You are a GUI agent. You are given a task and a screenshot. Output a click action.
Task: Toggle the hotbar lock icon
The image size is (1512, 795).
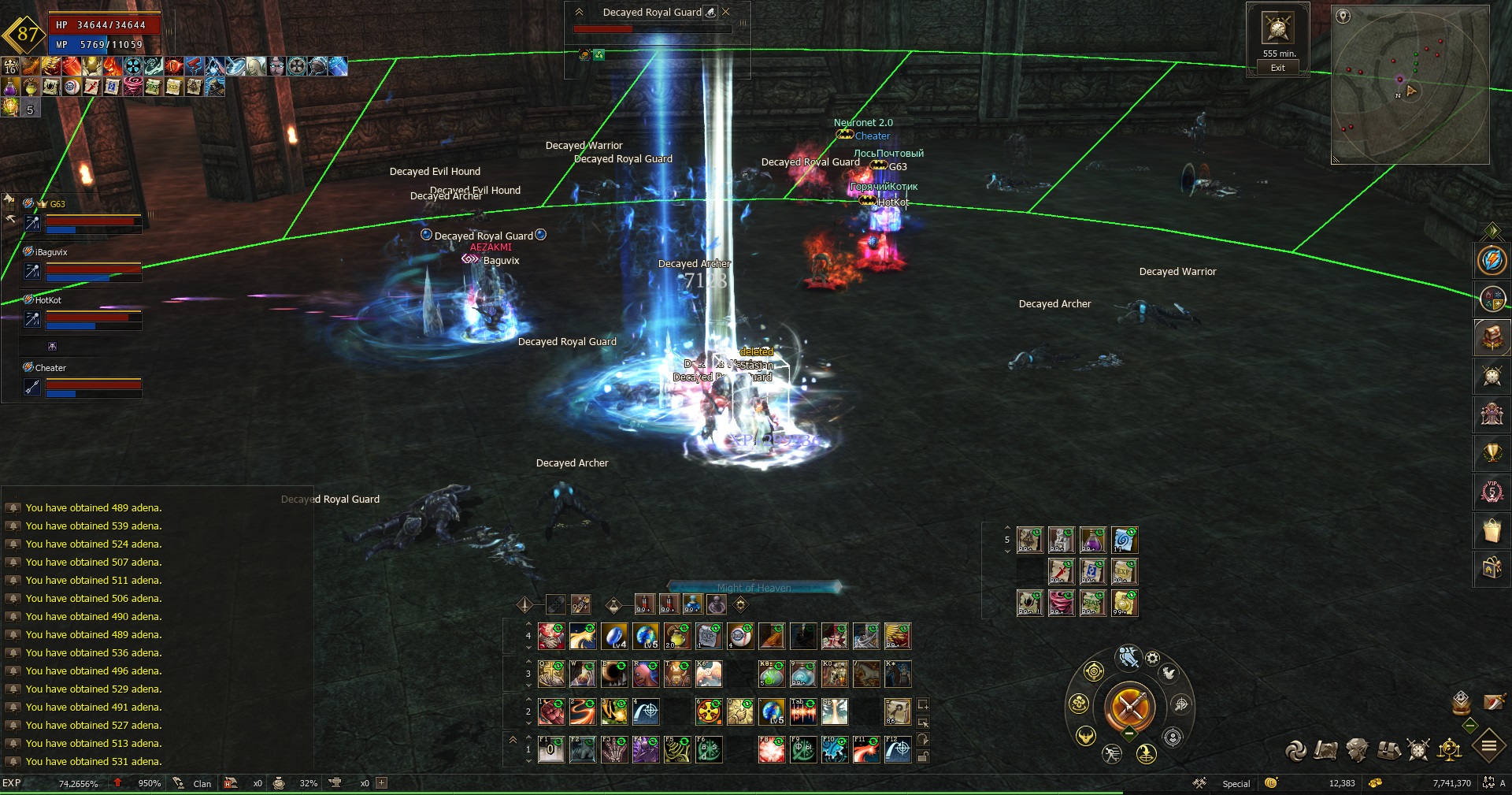click(923, 756)
